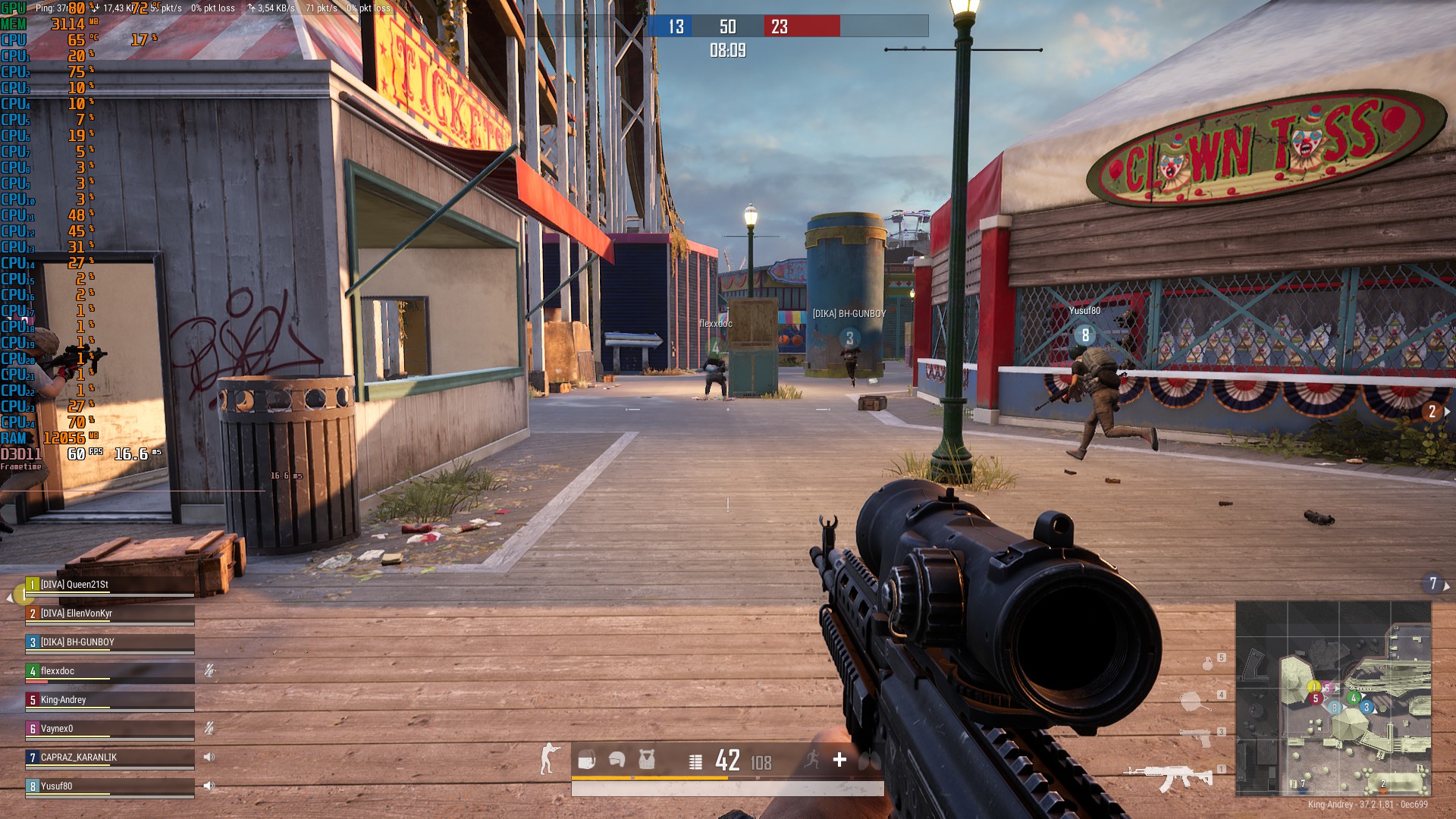Screen dimensions: 1456x819
Task: Select the pistol weapon slot
Action: (x=1197, y=736)
